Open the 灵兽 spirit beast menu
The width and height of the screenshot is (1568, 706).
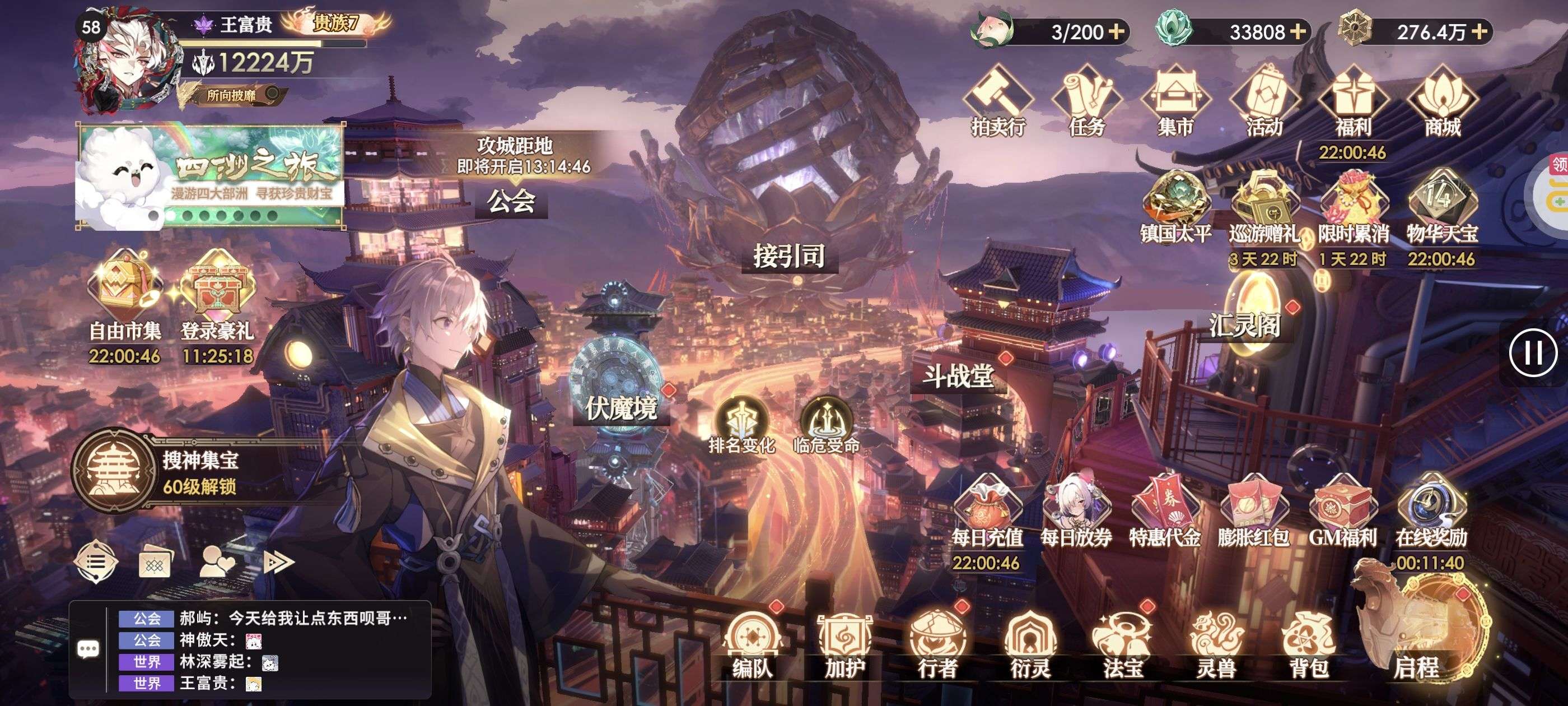(x=1216, y=644)
